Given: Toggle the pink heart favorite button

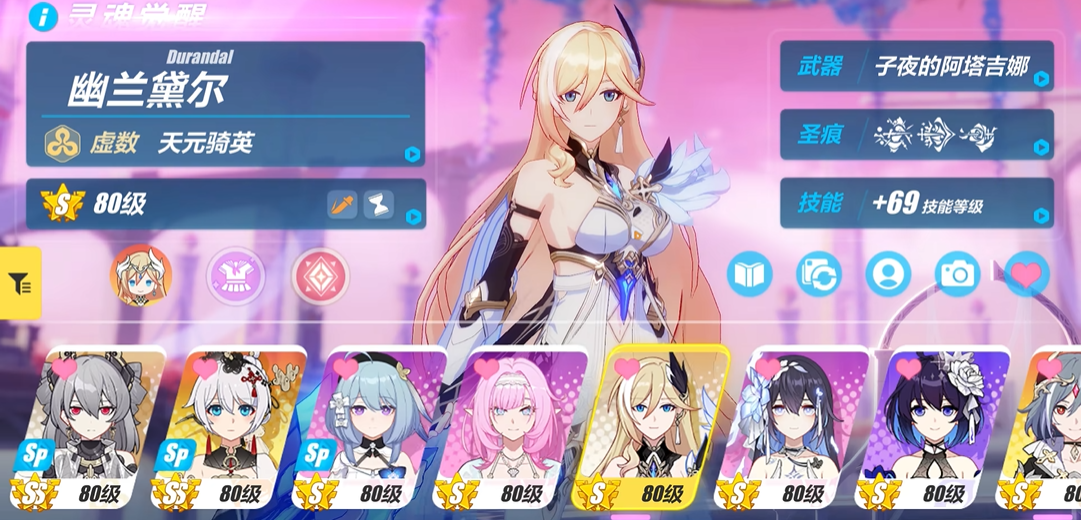Looking at the screenshot, I should point(1026,272).
